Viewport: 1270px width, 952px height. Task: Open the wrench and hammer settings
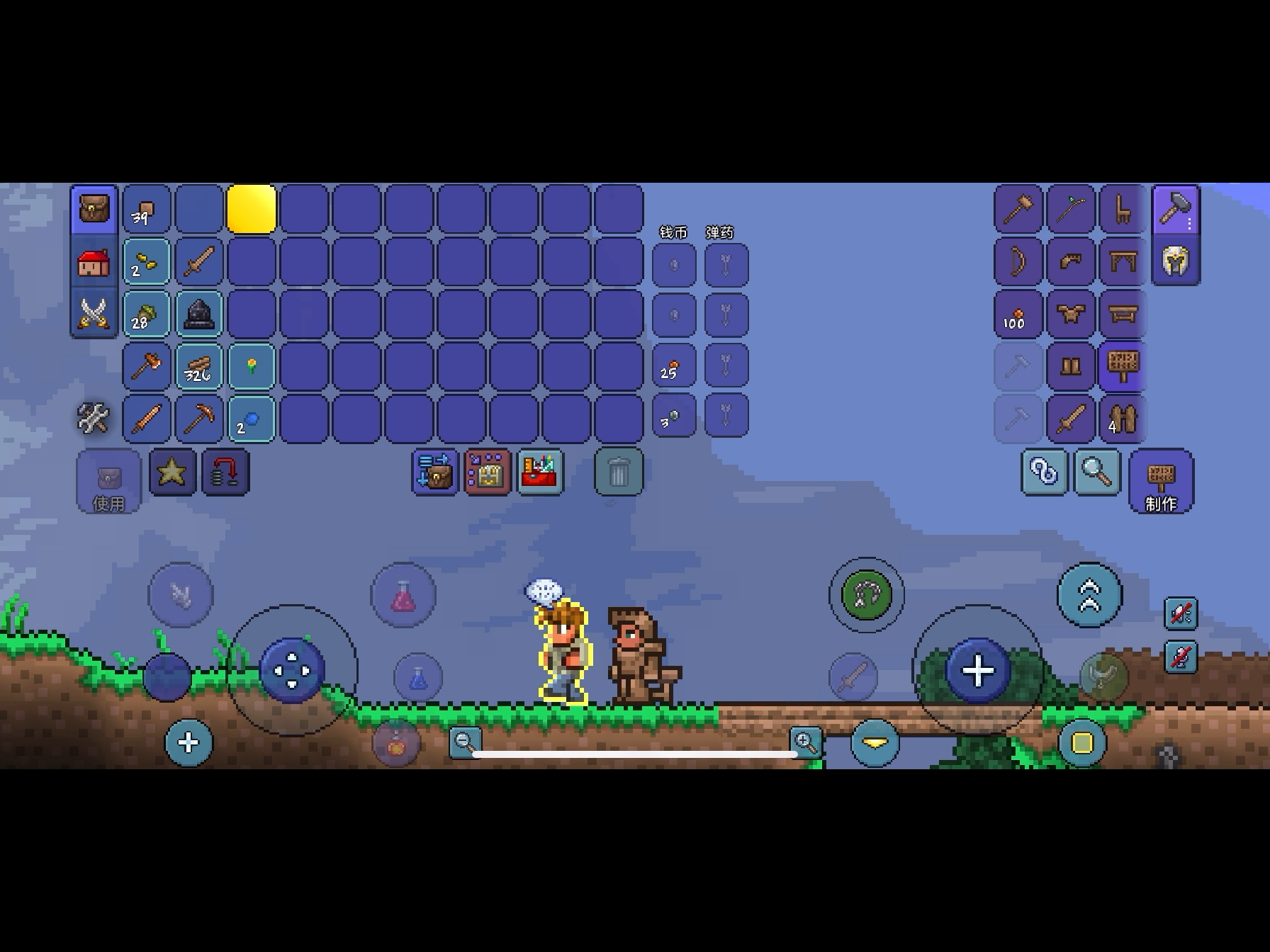point(93,418)
